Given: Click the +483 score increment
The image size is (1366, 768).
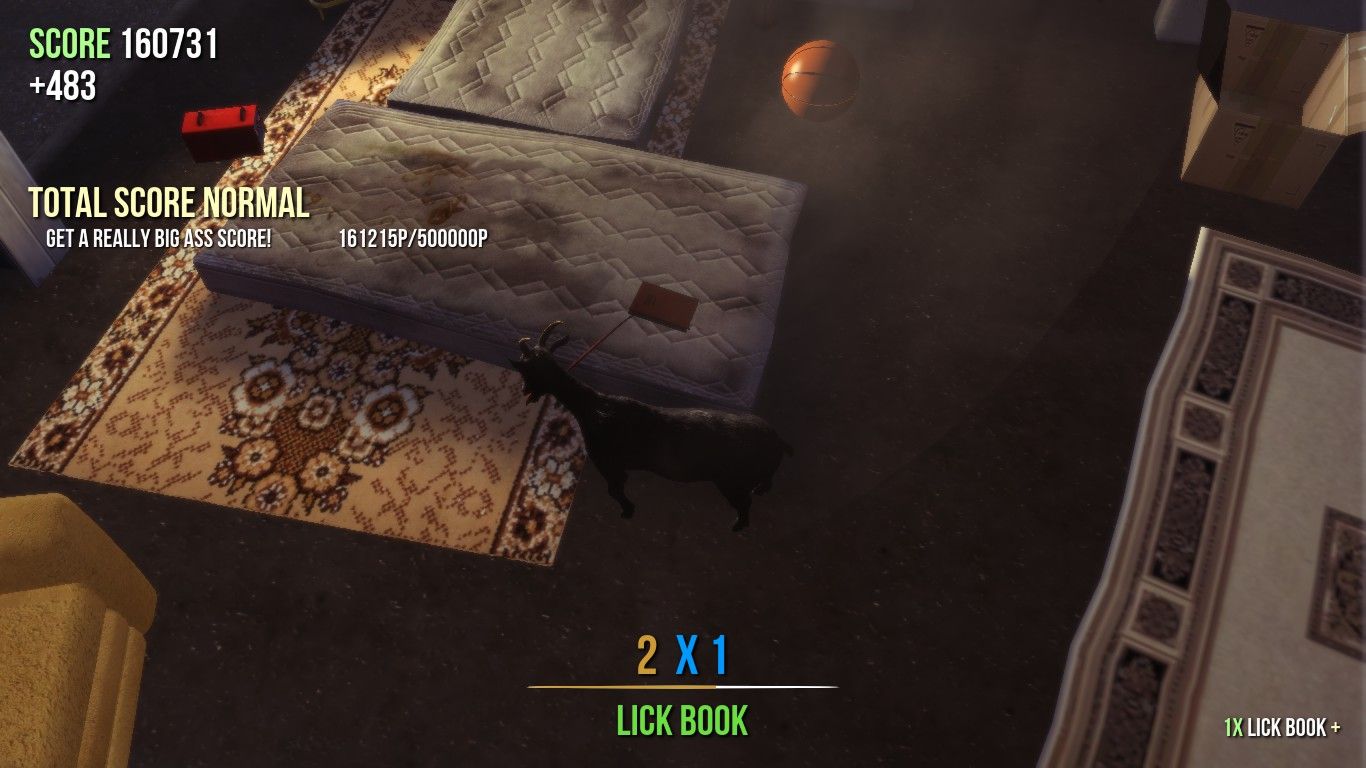Looking at the screenshot, I should tap(60, 84).
